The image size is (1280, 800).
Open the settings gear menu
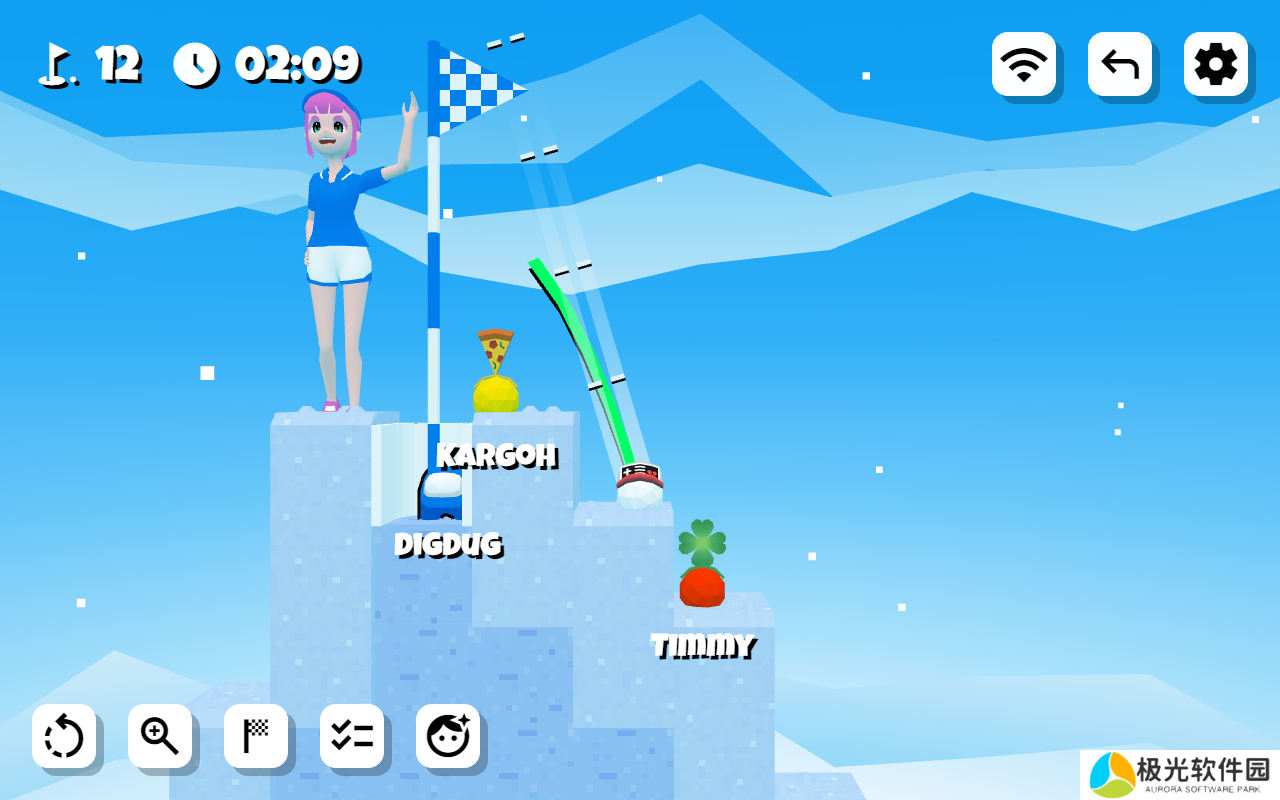(1215, 64)
